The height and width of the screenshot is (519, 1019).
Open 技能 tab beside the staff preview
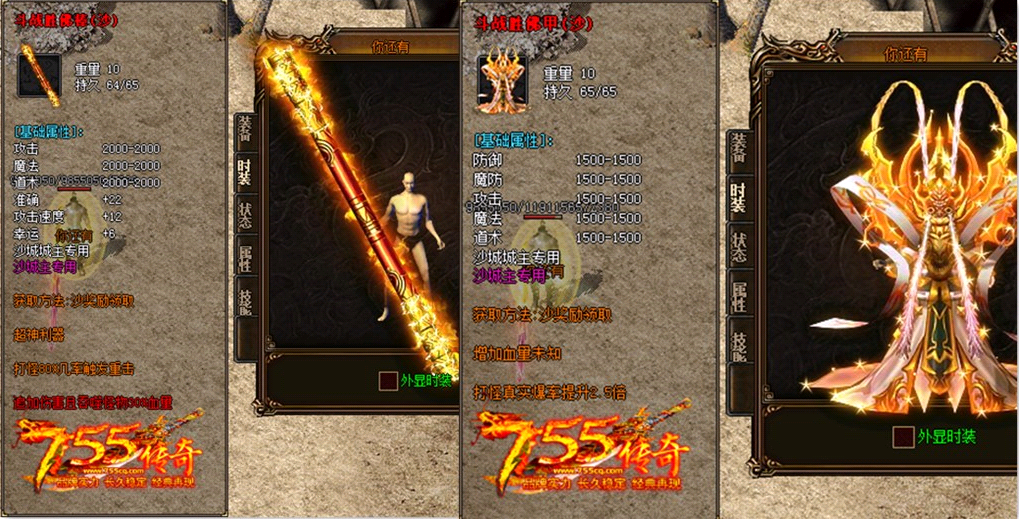244,298
